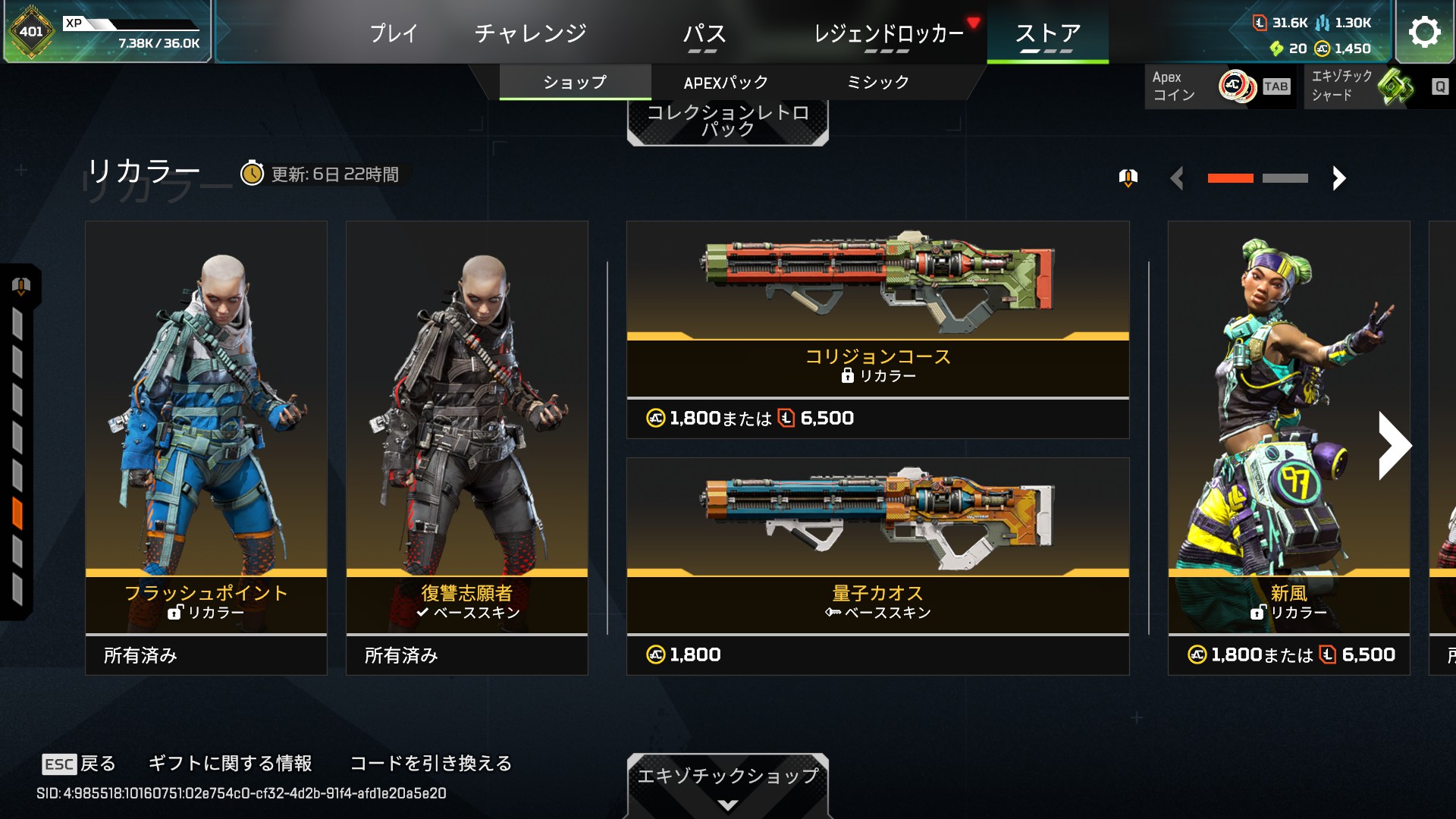
Task: Open コードを引き換える
Action: [x=431, y=763]
